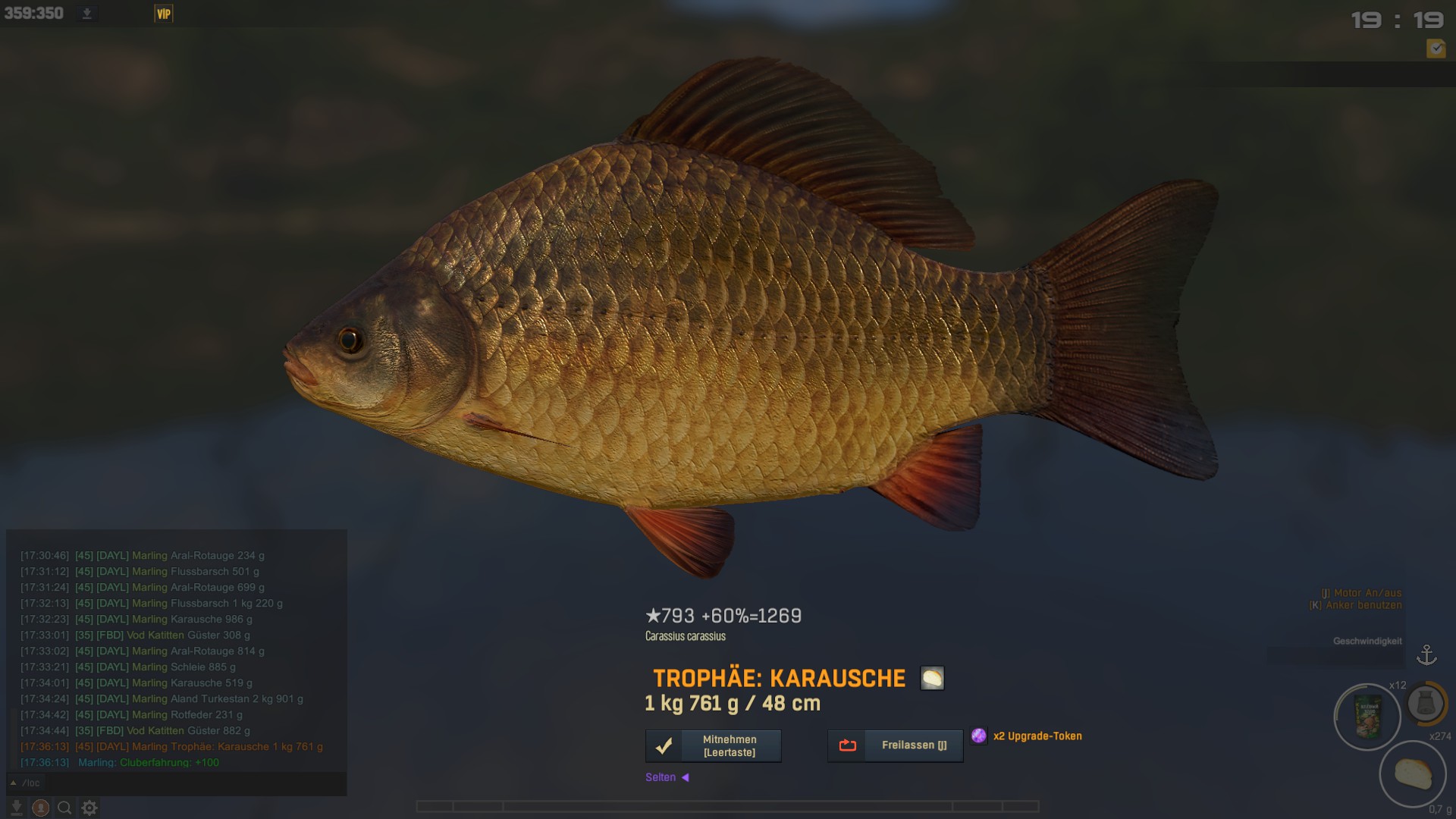Open the task checklist icon under the clock
The height and width of the screenshot is (819, 1456).
coord(1436,49)
